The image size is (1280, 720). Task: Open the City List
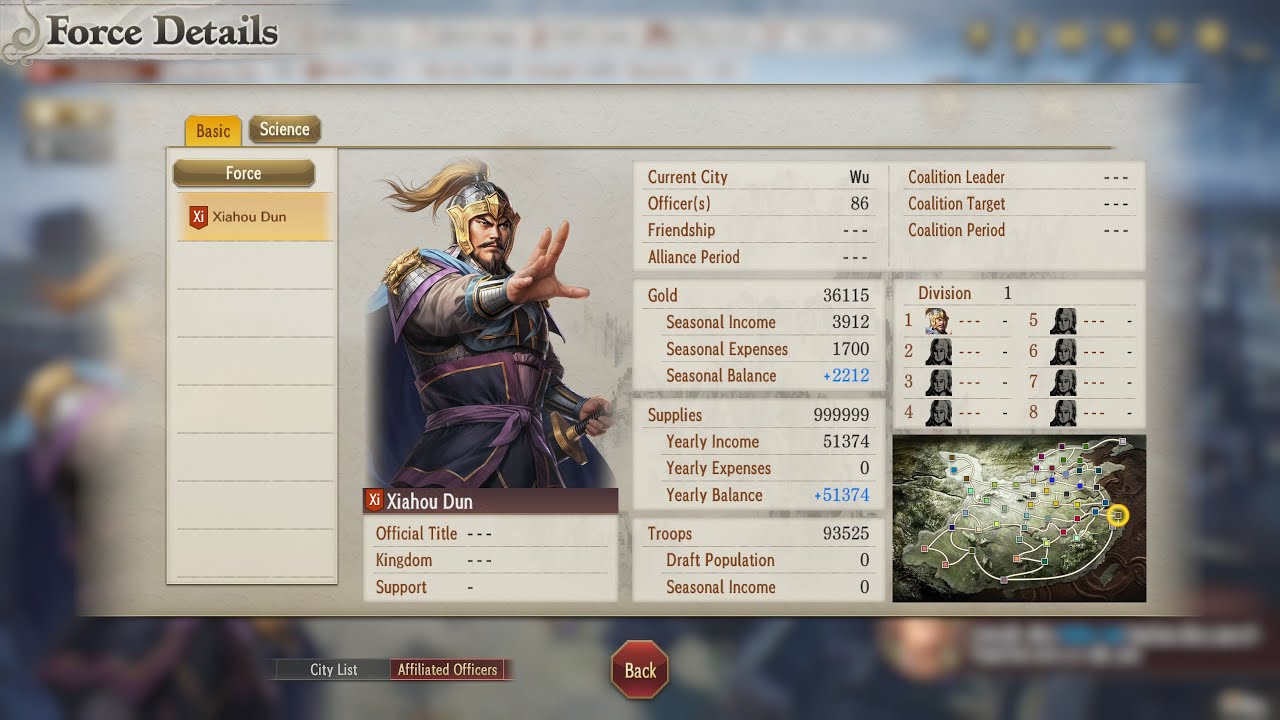coord(333,670)
